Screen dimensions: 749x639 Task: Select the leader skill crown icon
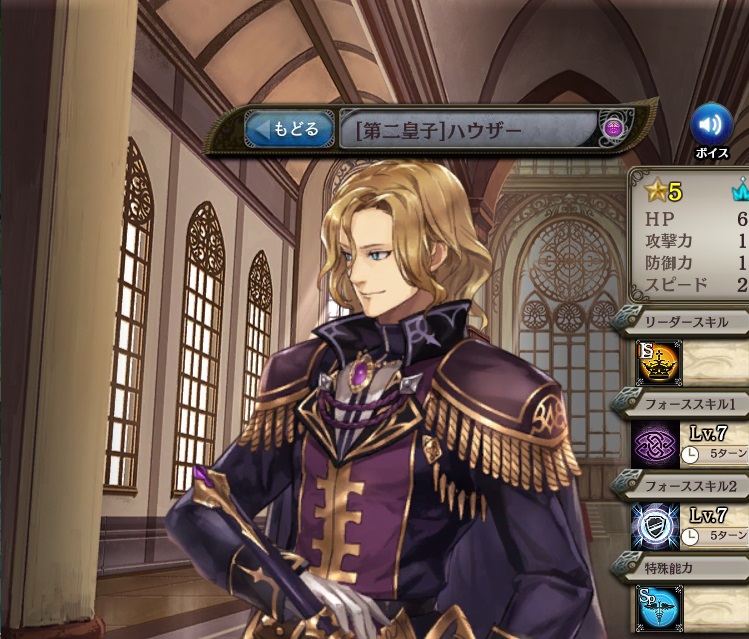point(658,363)
